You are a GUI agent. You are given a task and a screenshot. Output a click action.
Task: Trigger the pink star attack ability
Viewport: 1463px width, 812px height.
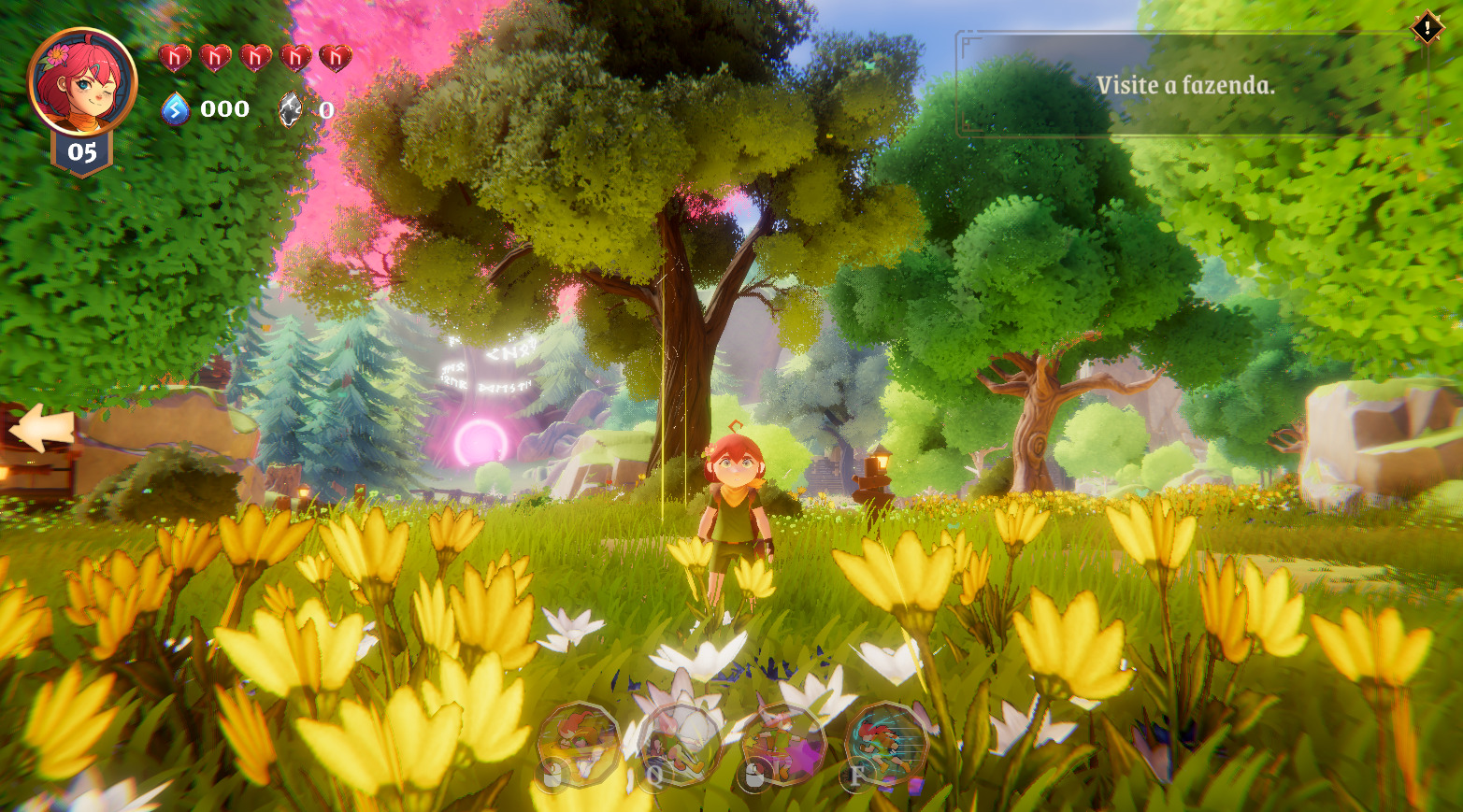click(783, 745)
